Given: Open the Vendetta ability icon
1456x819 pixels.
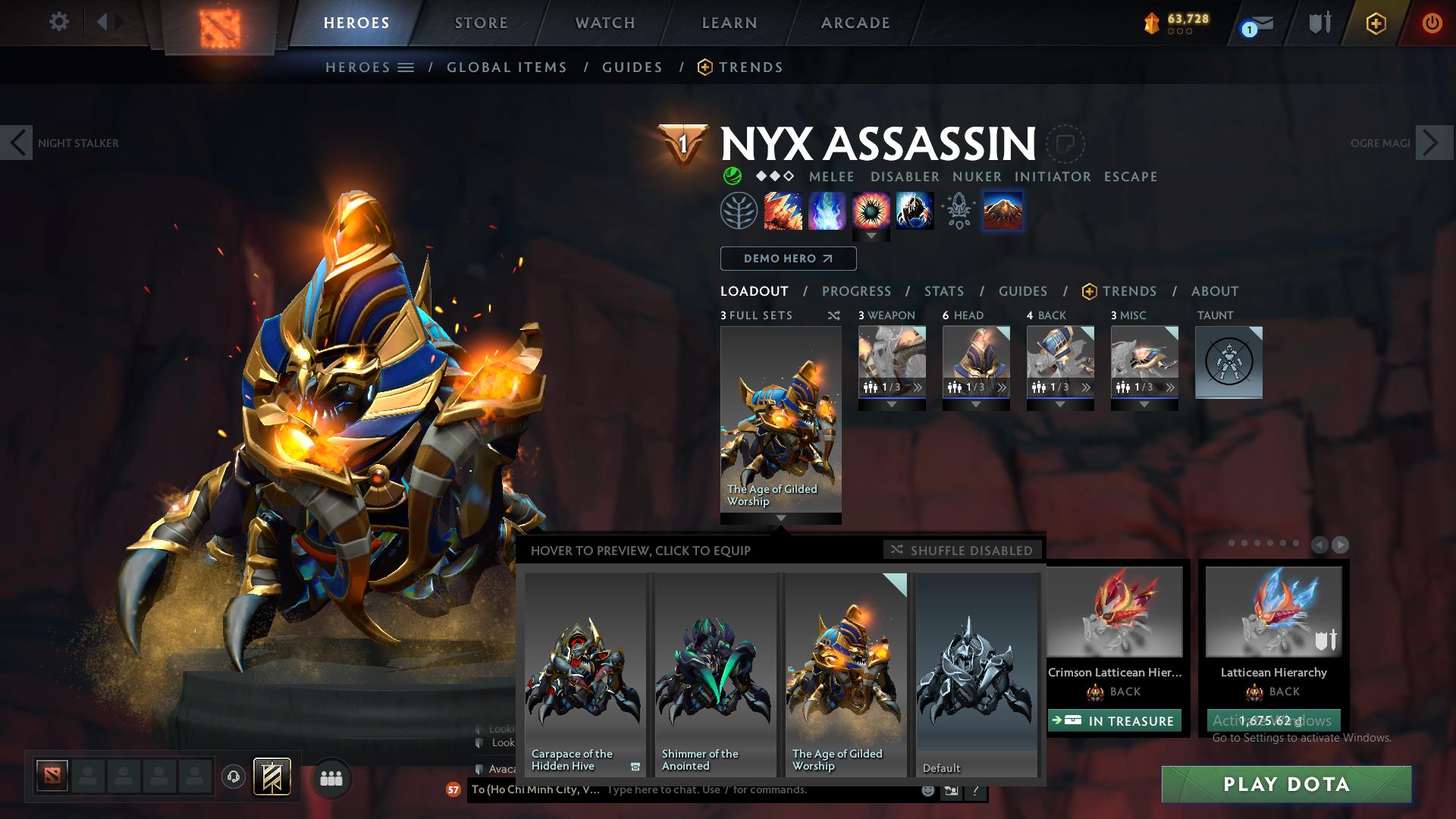Looking at the screenshot, I should tap(914, 211).
